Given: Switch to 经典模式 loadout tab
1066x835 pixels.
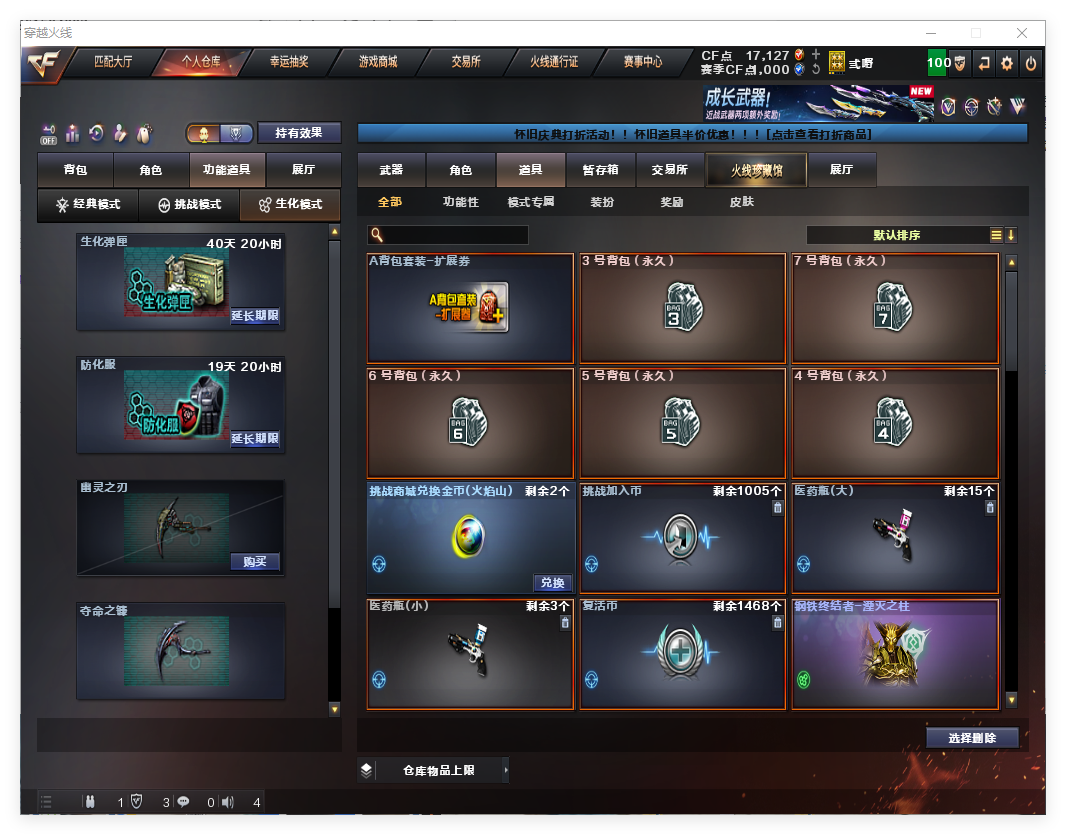Looking at the screenshot, I should point(88,204).
